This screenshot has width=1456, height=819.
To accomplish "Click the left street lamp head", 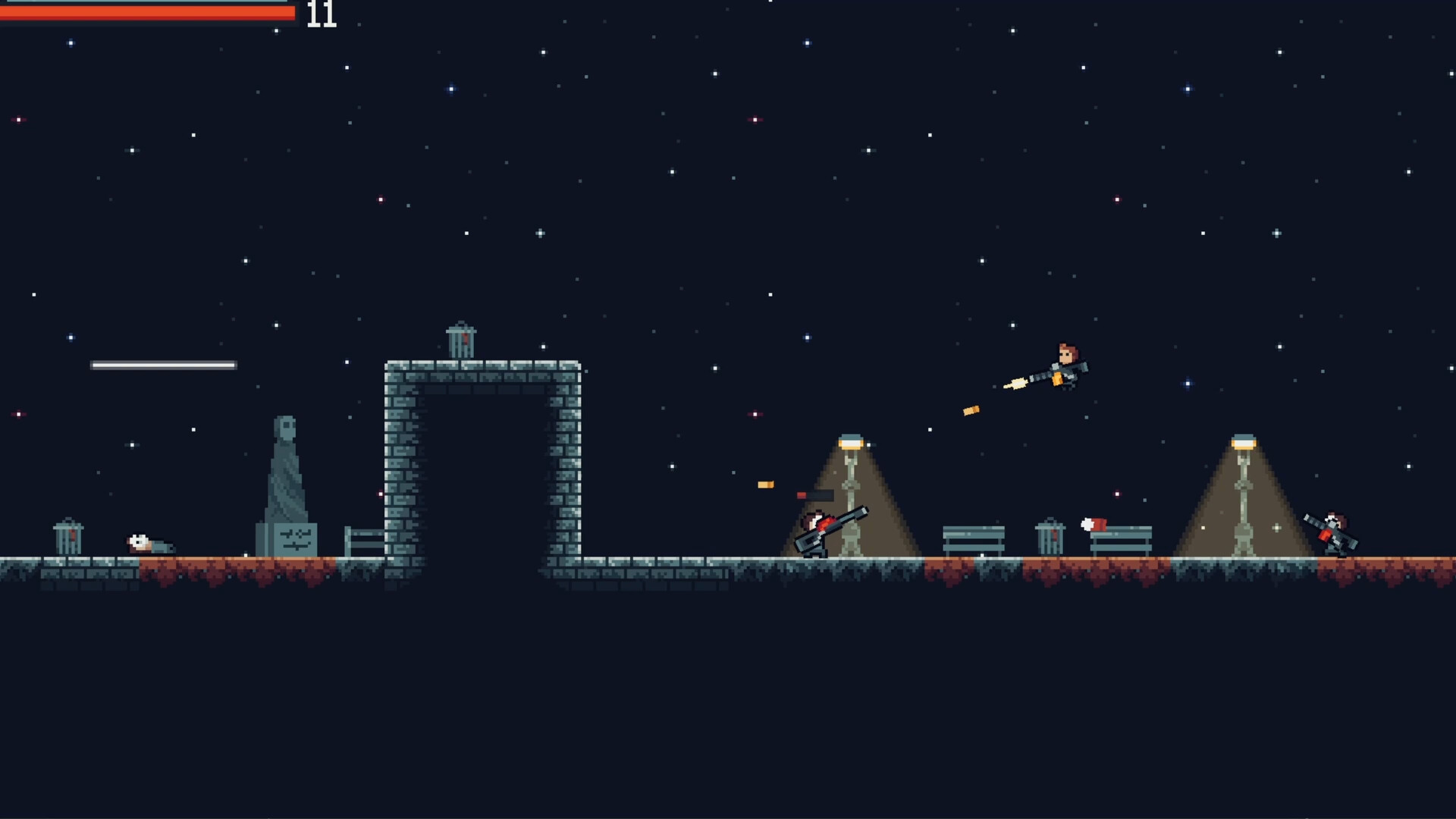I will pos(852,441).
